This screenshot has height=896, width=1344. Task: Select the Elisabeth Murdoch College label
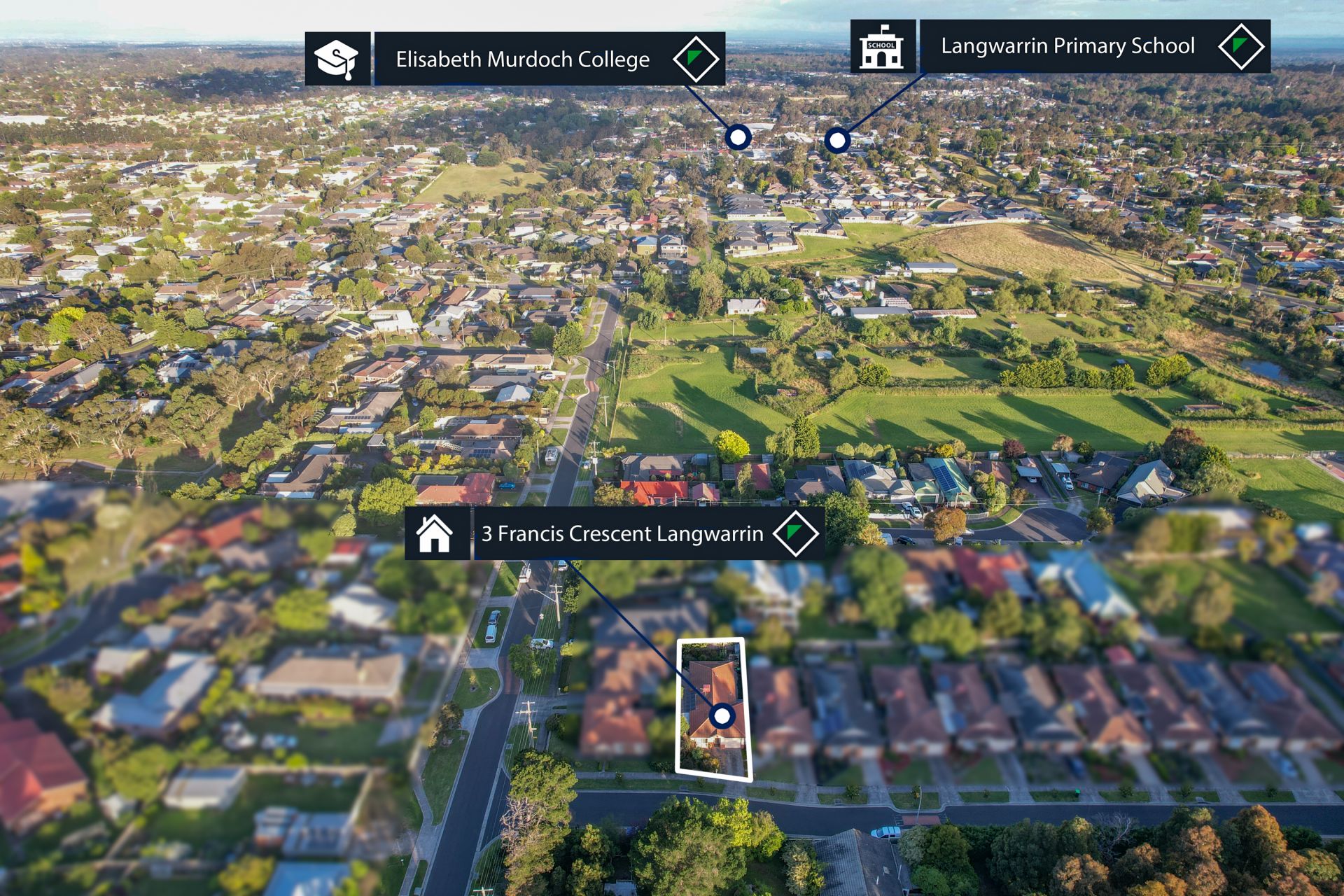522,59
